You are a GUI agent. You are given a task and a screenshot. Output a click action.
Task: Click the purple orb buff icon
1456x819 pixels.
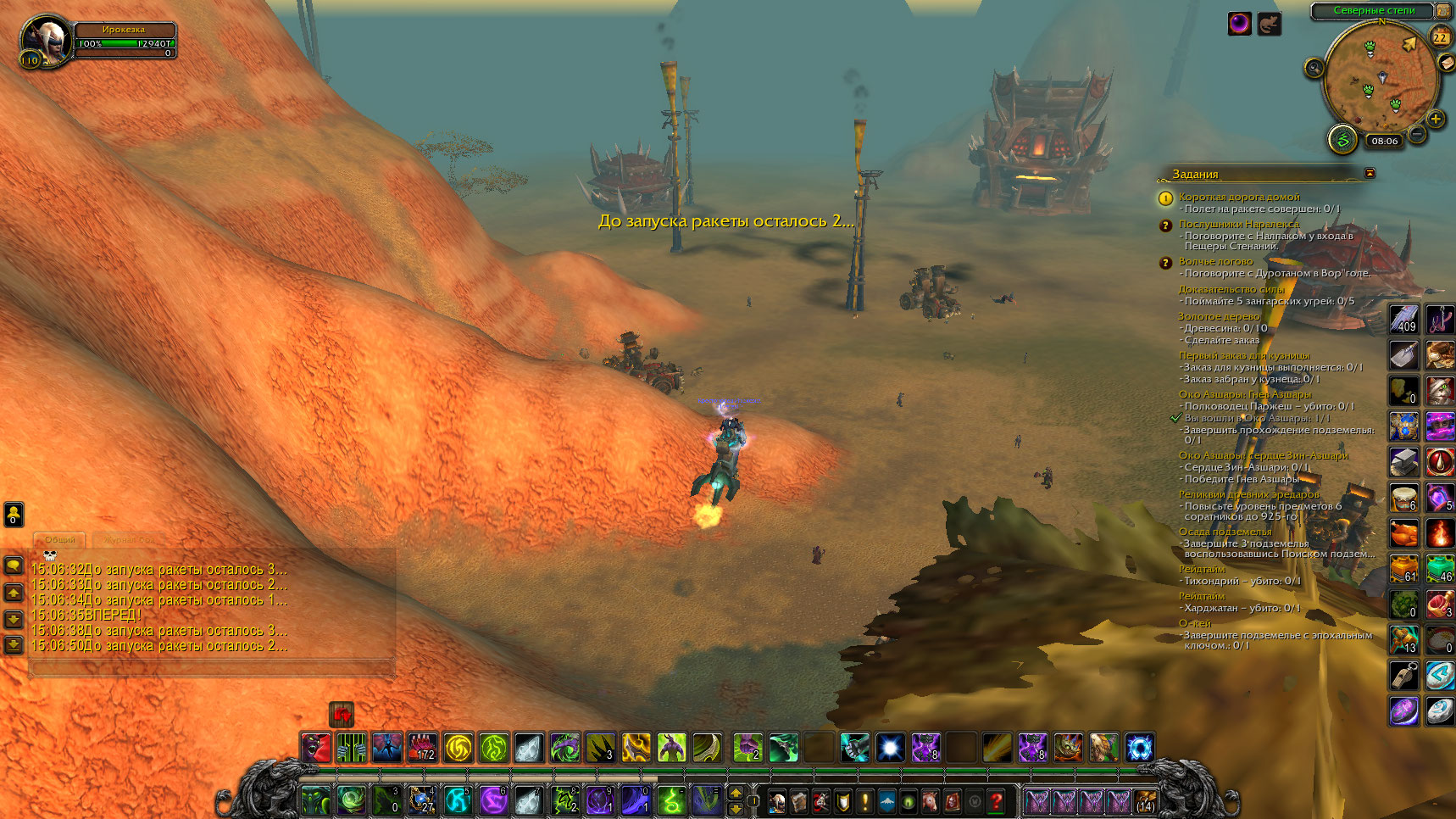click(x=1239, y=24)
